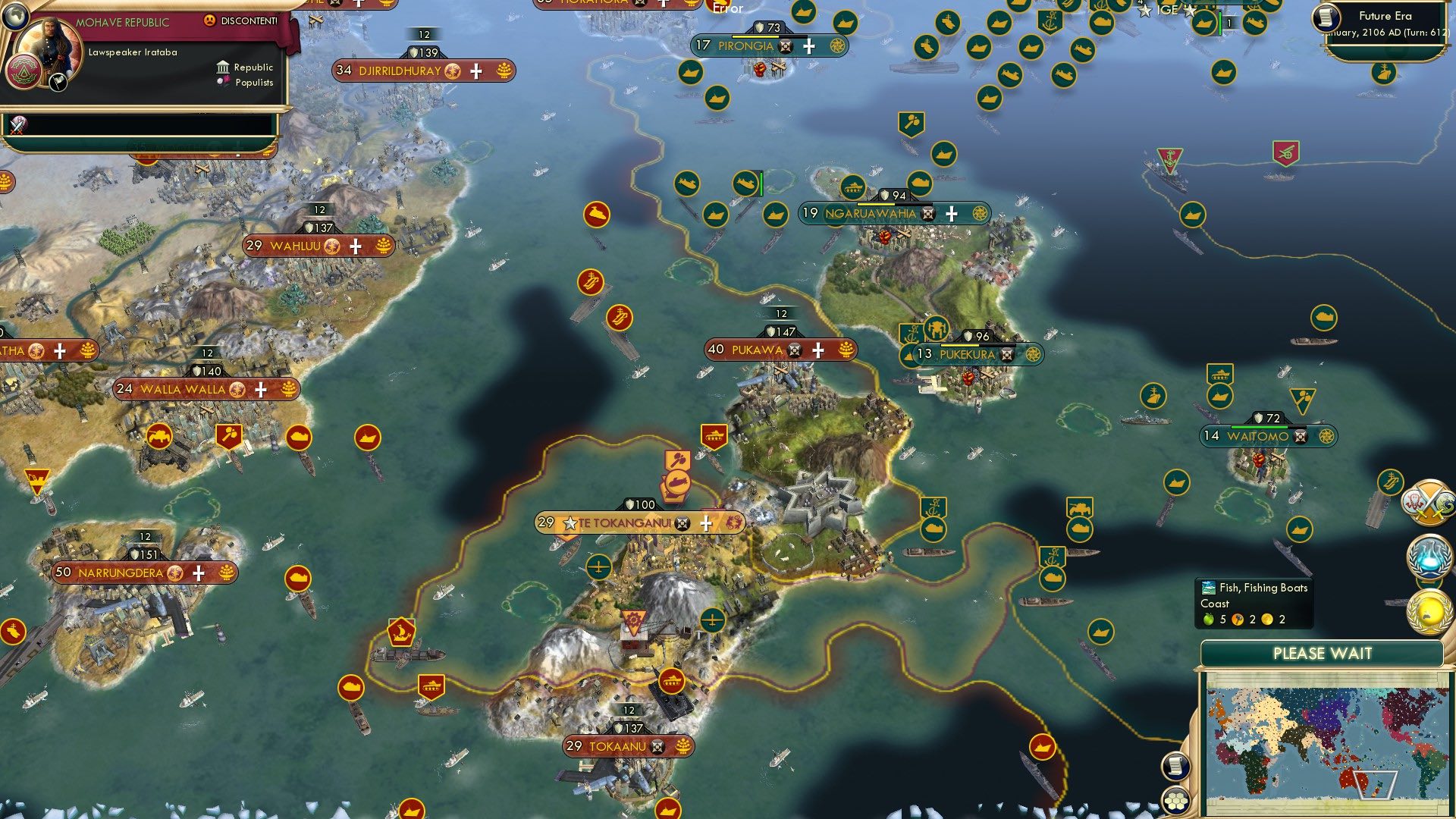
Task: Click the growth plus icon on Pirongia's banner
Action: pyautogui.click(x=808, y=46)
